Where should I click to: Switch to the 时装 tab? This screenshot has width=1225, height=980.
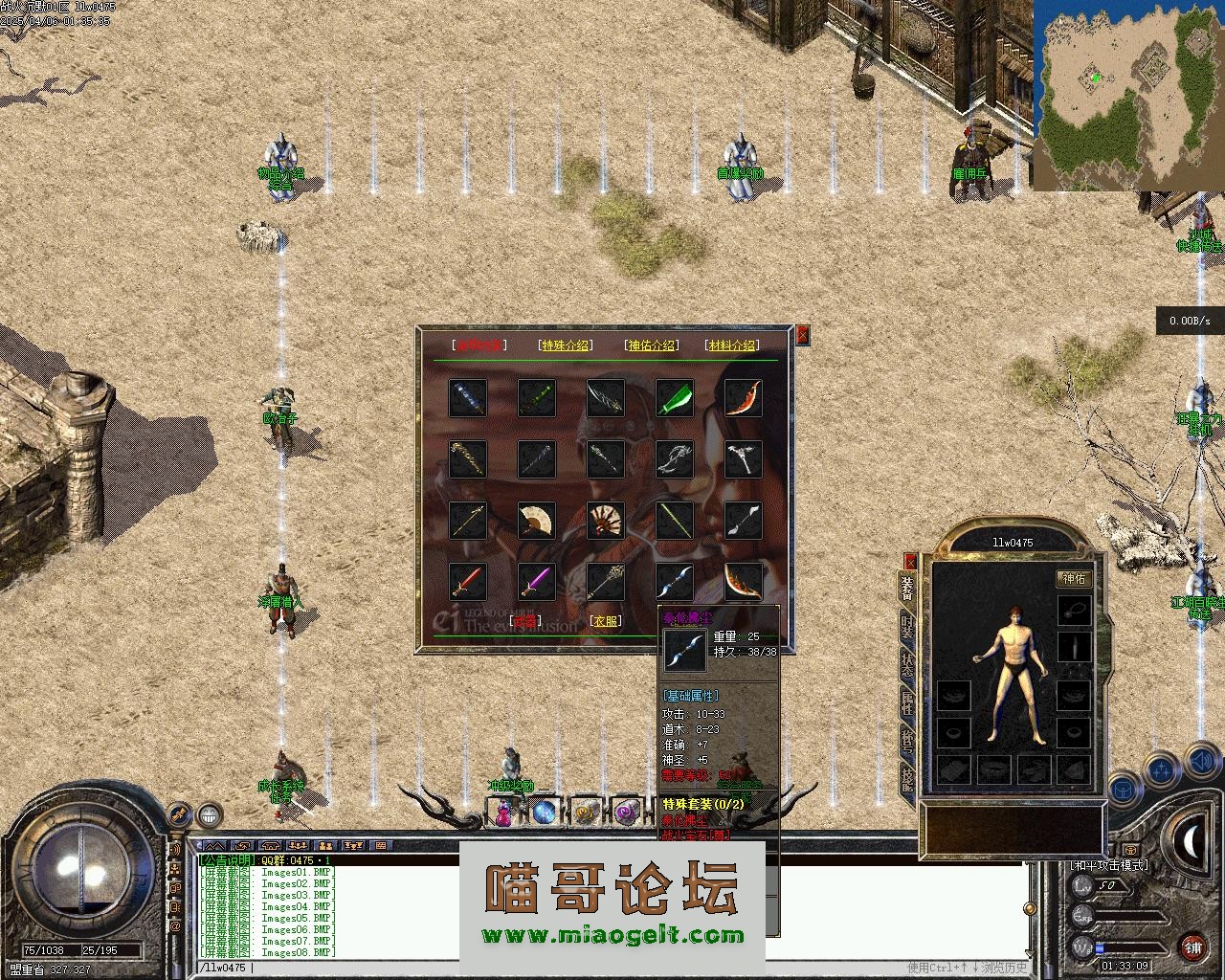click(x=907, y=629)
